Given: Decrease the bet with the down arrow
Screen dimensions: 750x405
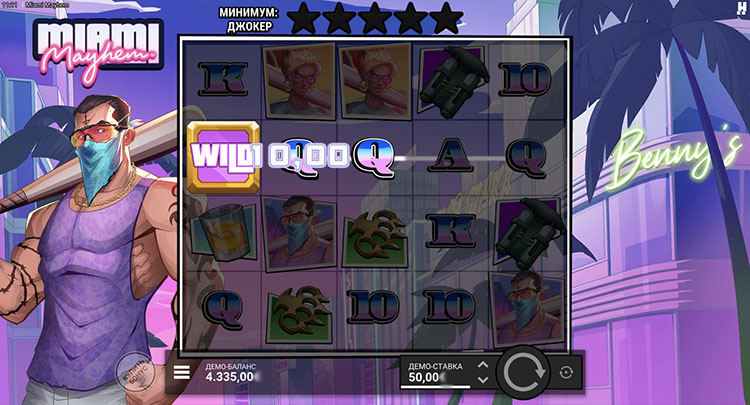Looking at the screenshot, I should (483, 380).
